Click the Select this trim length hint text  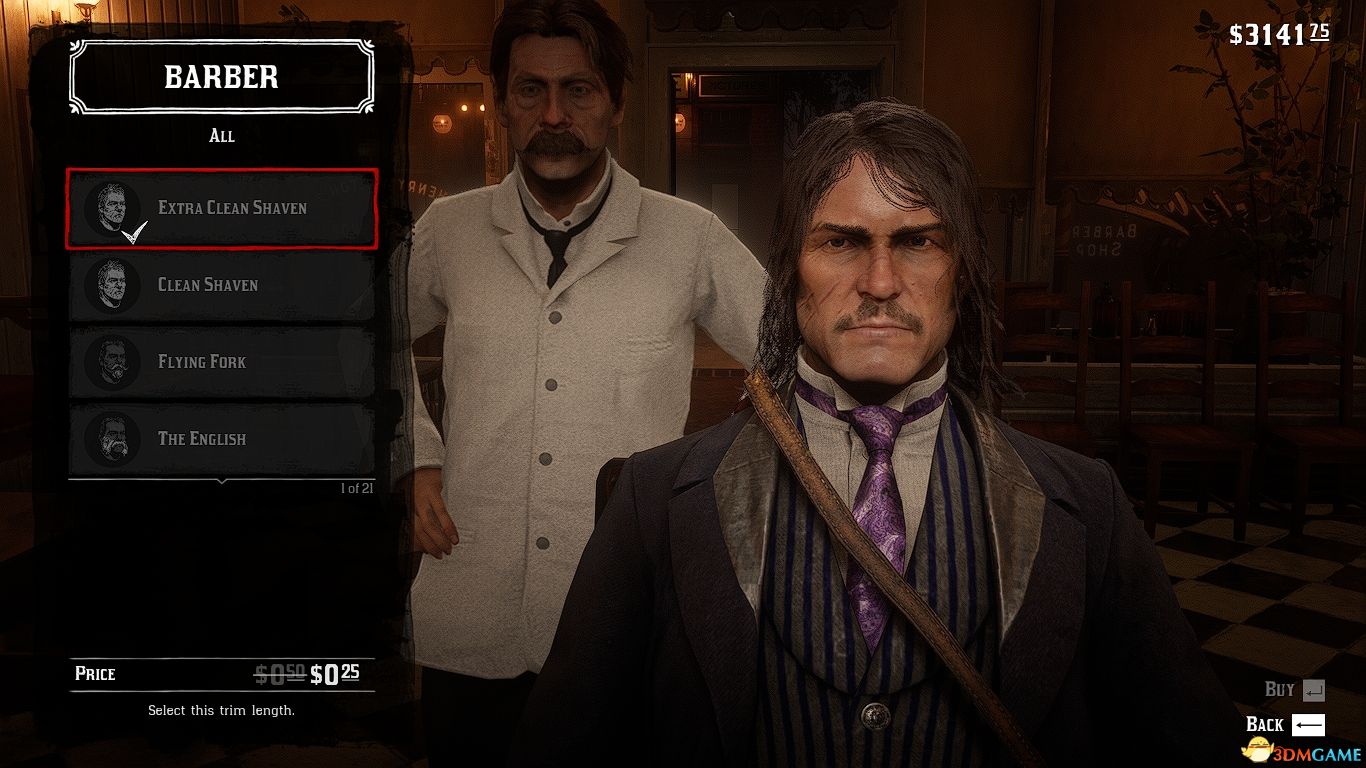point(222,710)
